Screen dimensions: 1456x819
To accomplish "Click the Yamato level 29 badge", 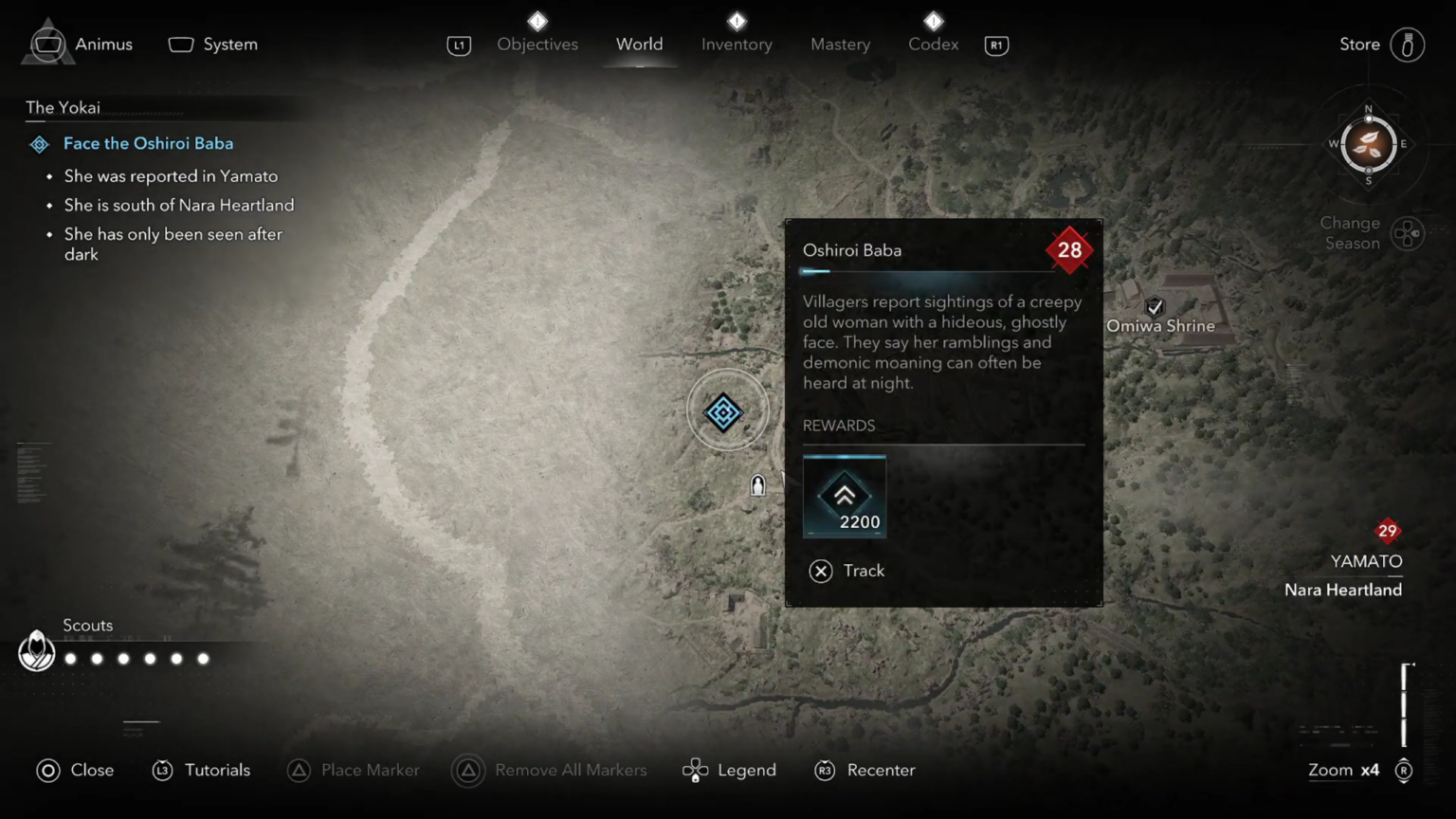I will [x=1387, y=532].
